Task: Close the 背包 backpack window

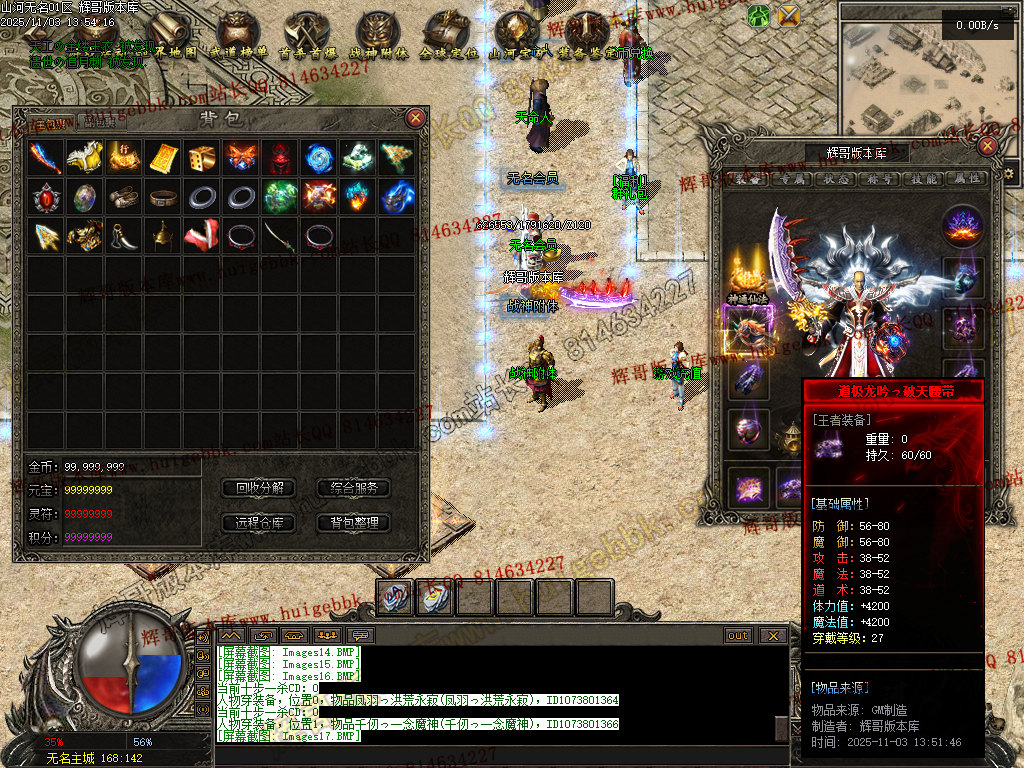Action: click(416, 118)
